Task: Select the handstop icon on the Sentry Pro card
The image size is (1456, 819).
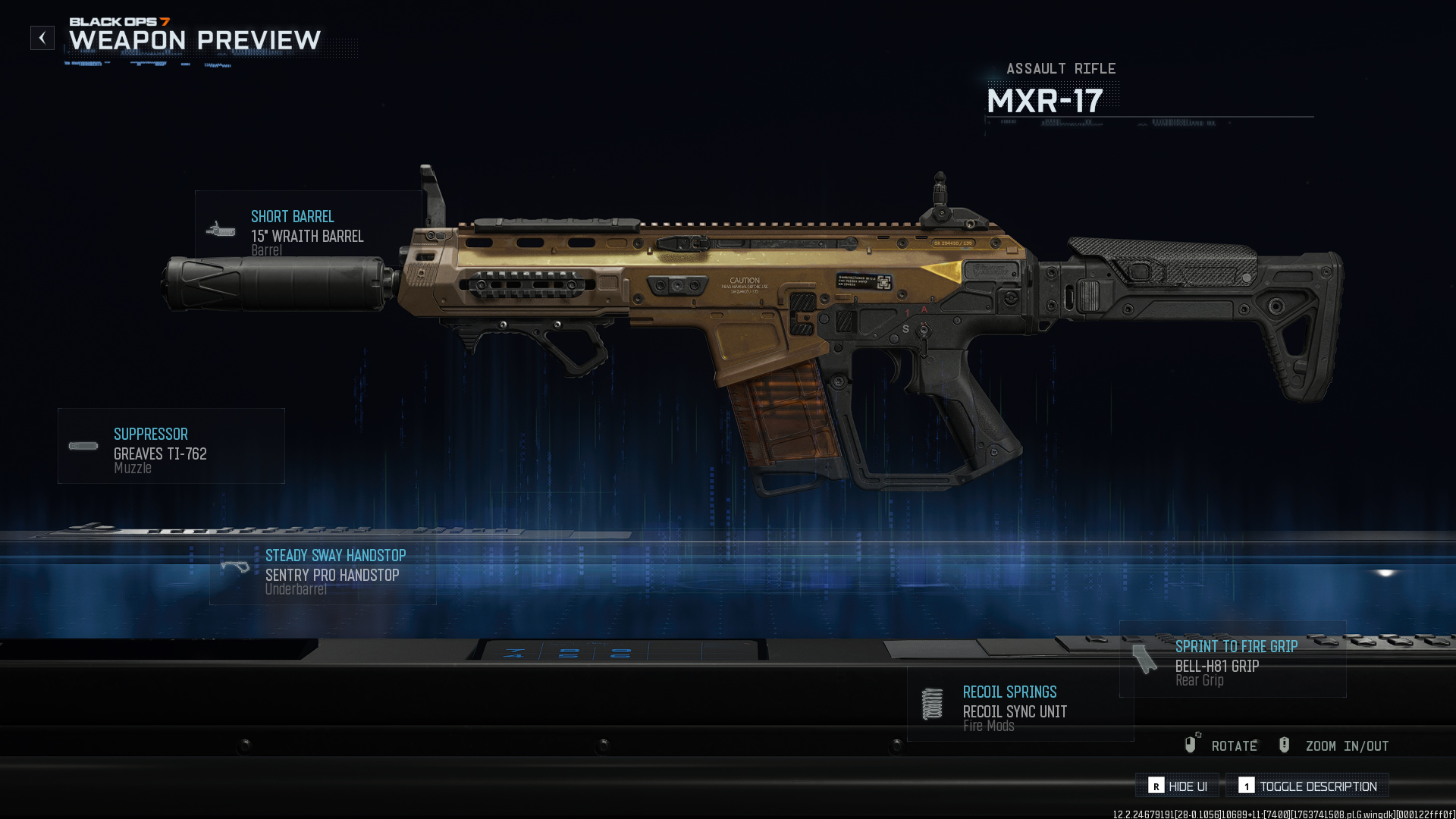Action: [237, 567]
